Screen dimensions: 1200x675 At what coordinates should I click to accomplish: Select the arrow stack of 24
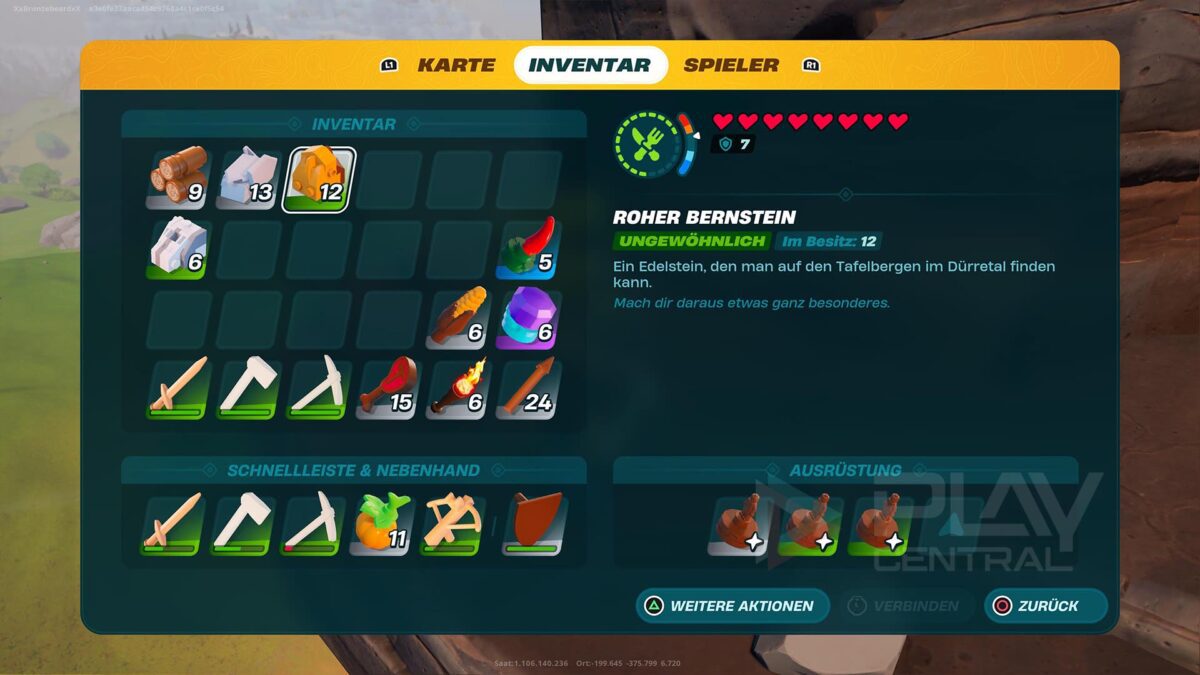(529, 388)
